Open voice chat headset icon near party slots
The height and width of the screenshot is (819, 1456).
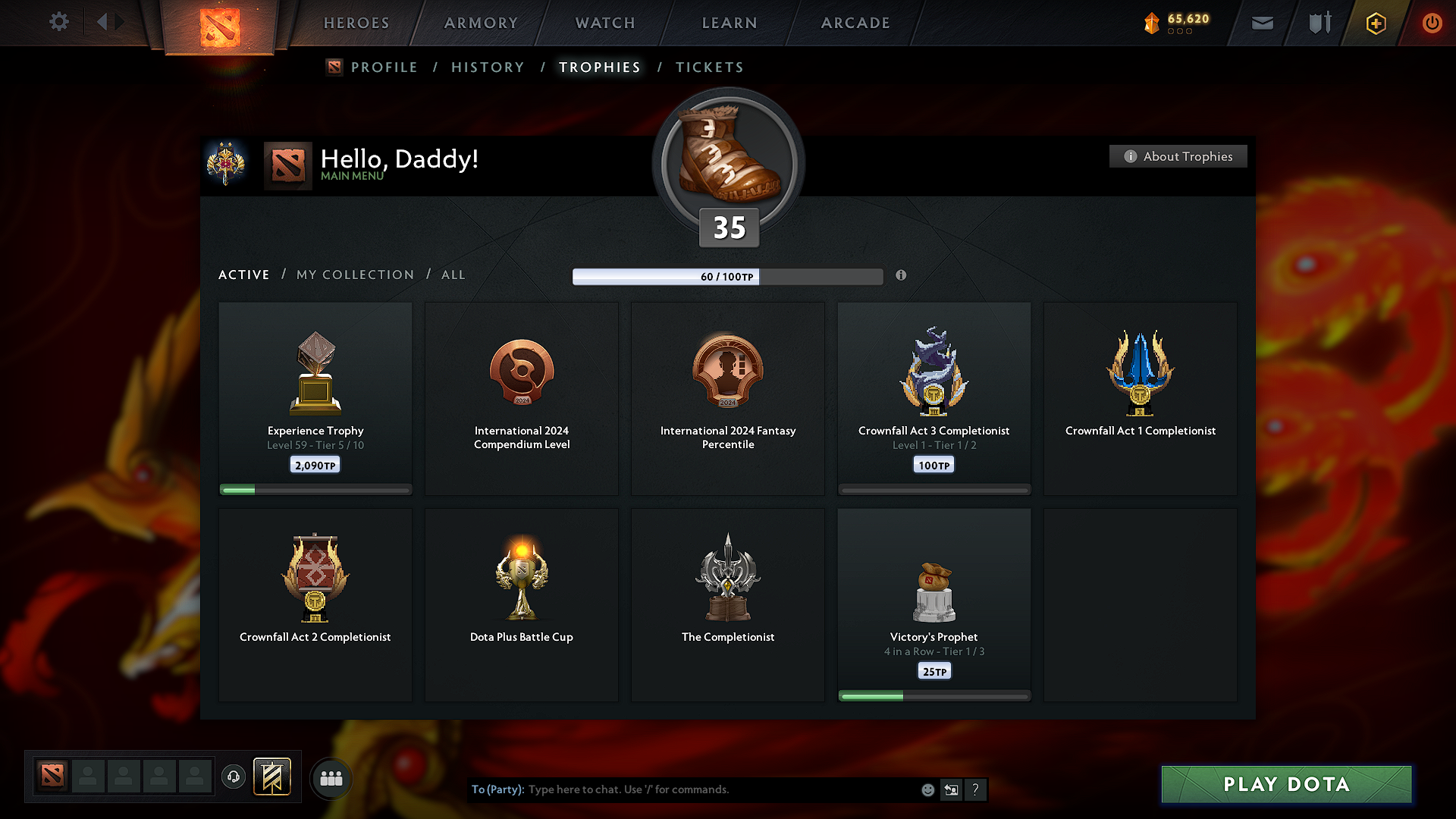[234, 777]
